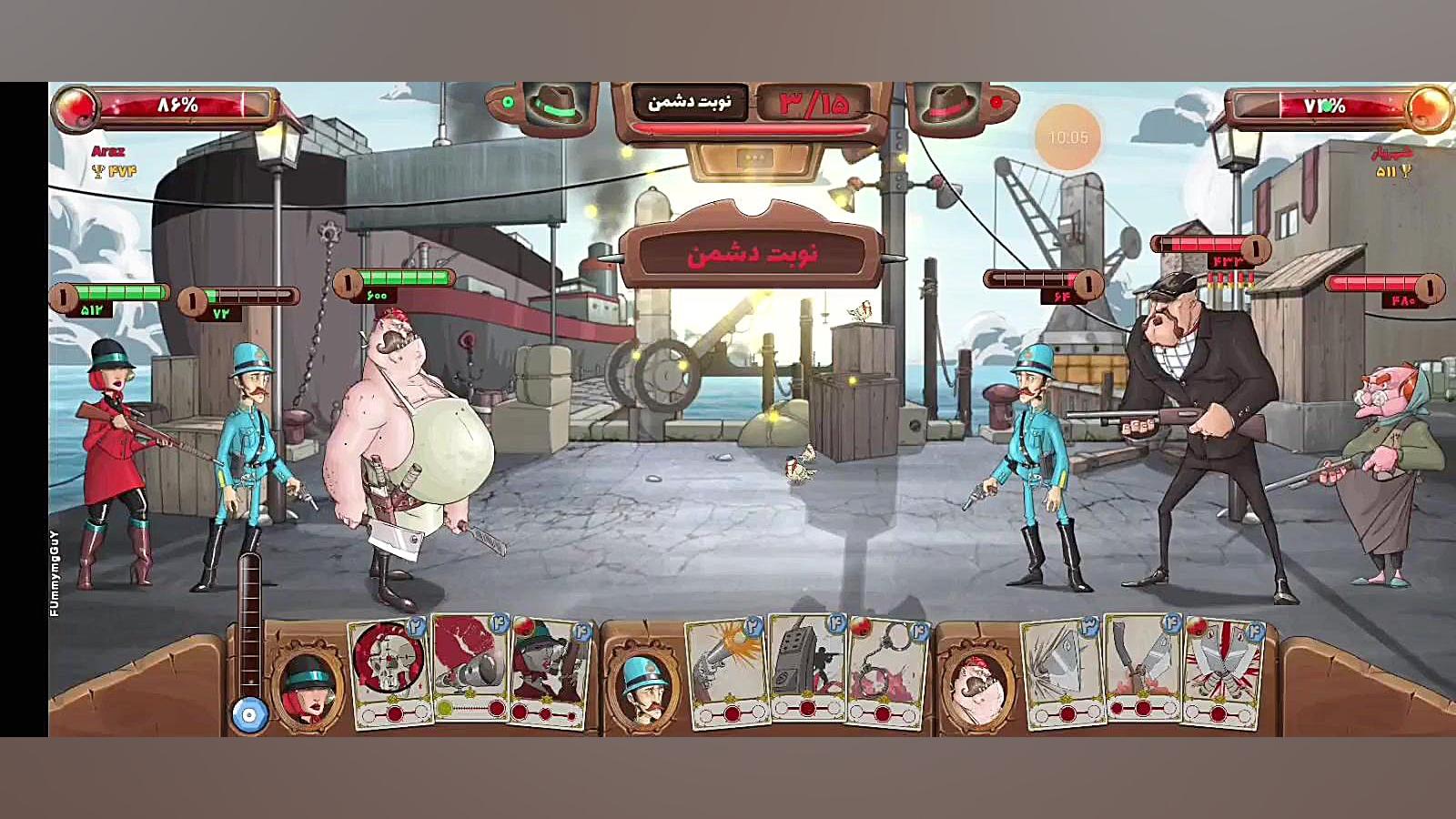Screen dimensions: 1456x819
Task: Tap the blue disc energy button
Action: [x=248, y=715]
